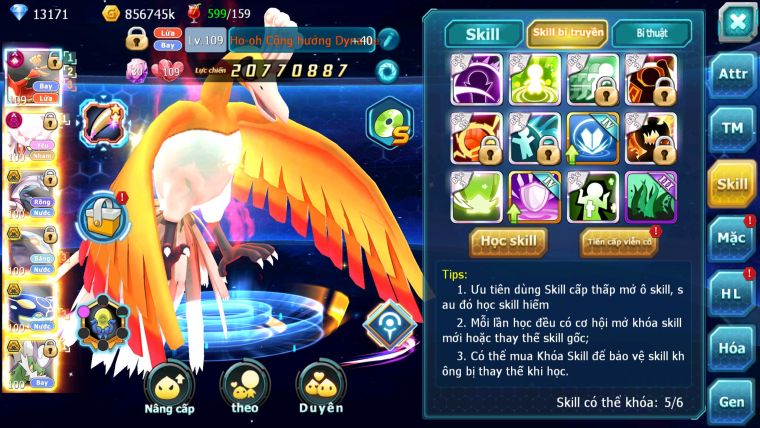This screenshot has width=760, height=428.
Task: Click the Học skill button
Action: [509, 241]
